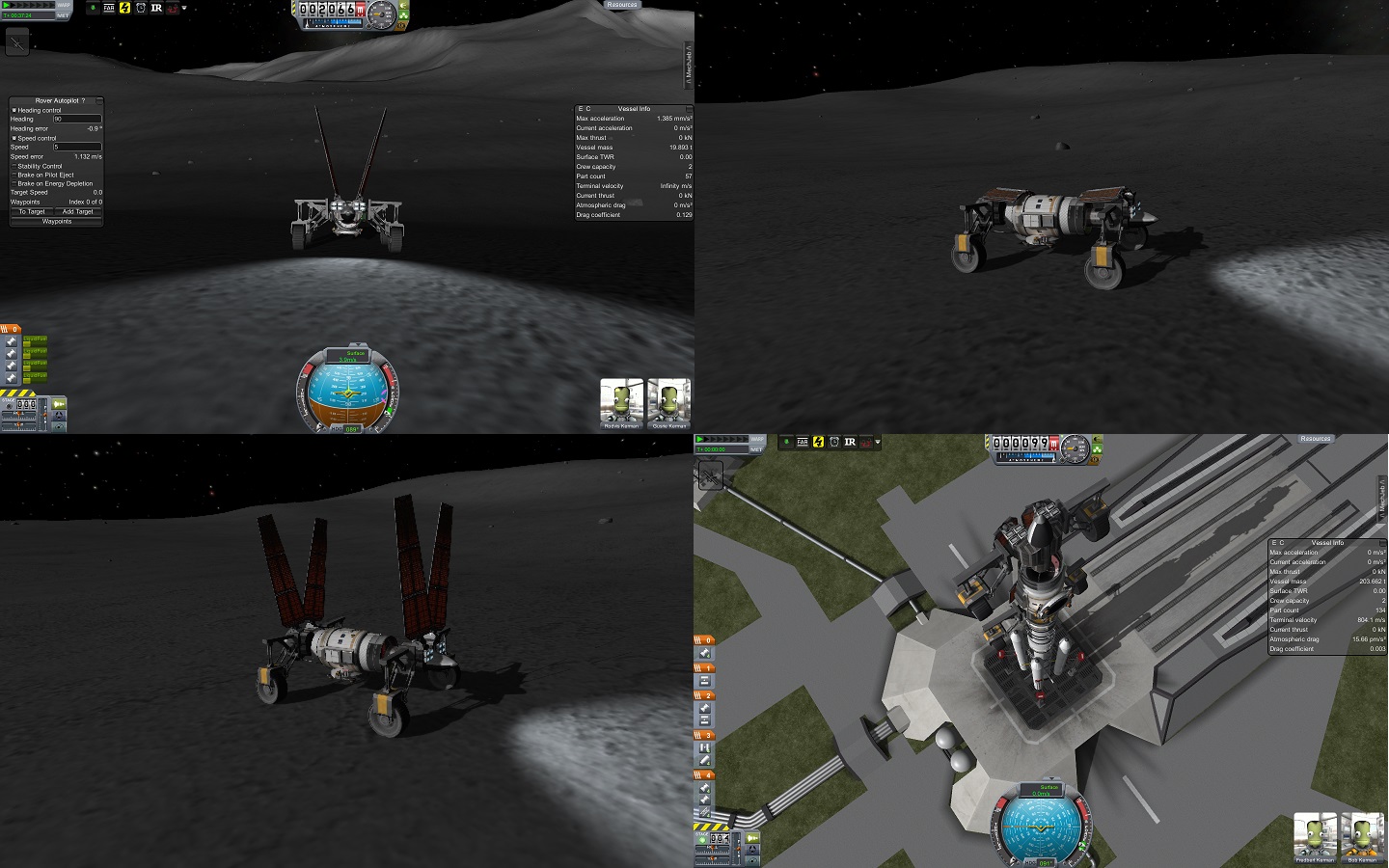Click the yellow lightning electricity toolbar icon
Screen dimensions: 1389x868
pyautogui.click(x=123, y=9)
